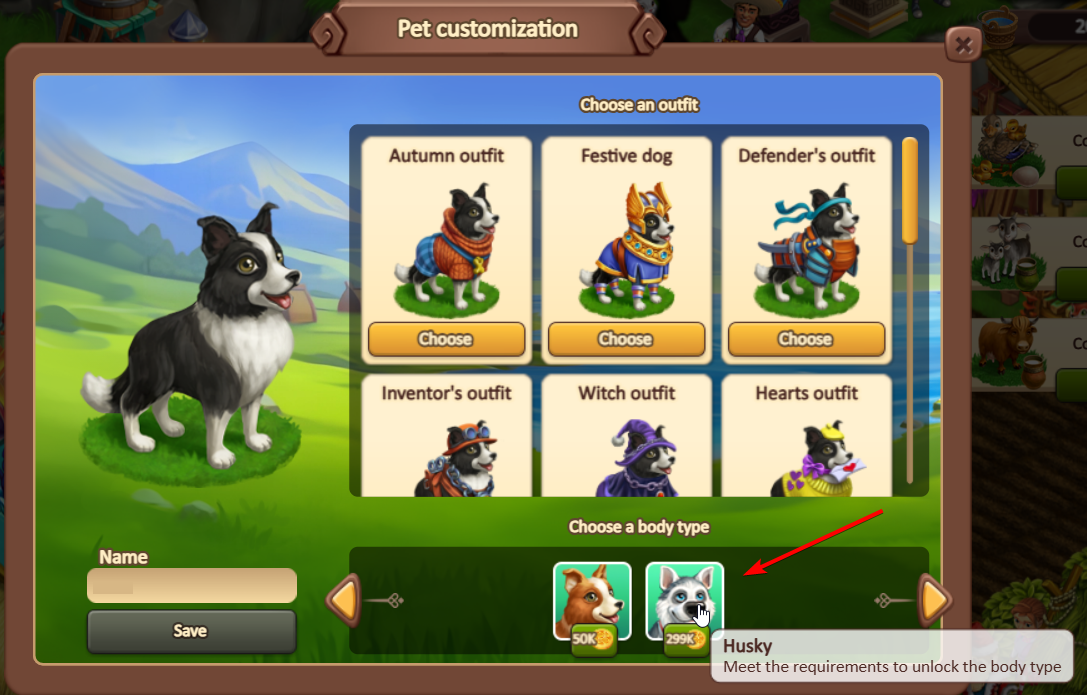Select the Inventor's outfit card

coord(446,440)
